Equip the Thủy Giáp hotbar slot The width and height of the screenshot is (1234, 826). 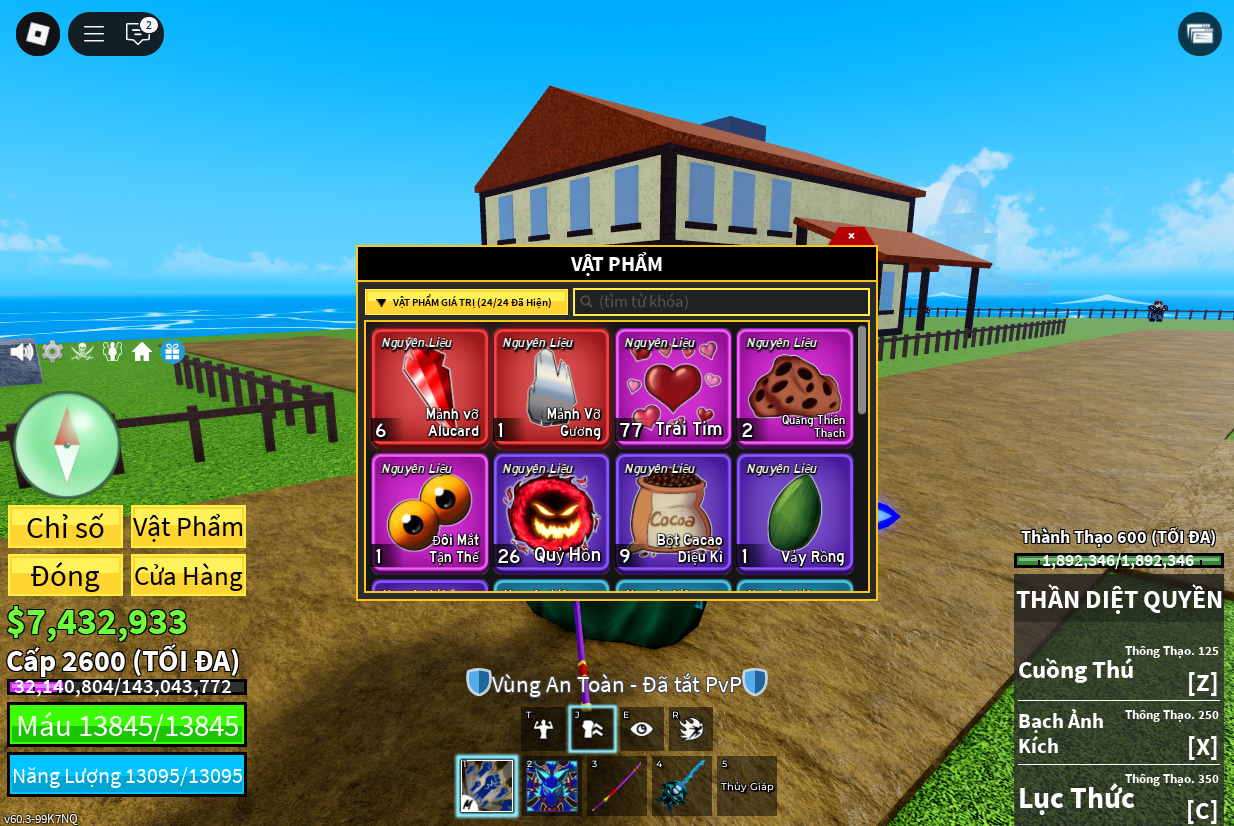point(747,786)
